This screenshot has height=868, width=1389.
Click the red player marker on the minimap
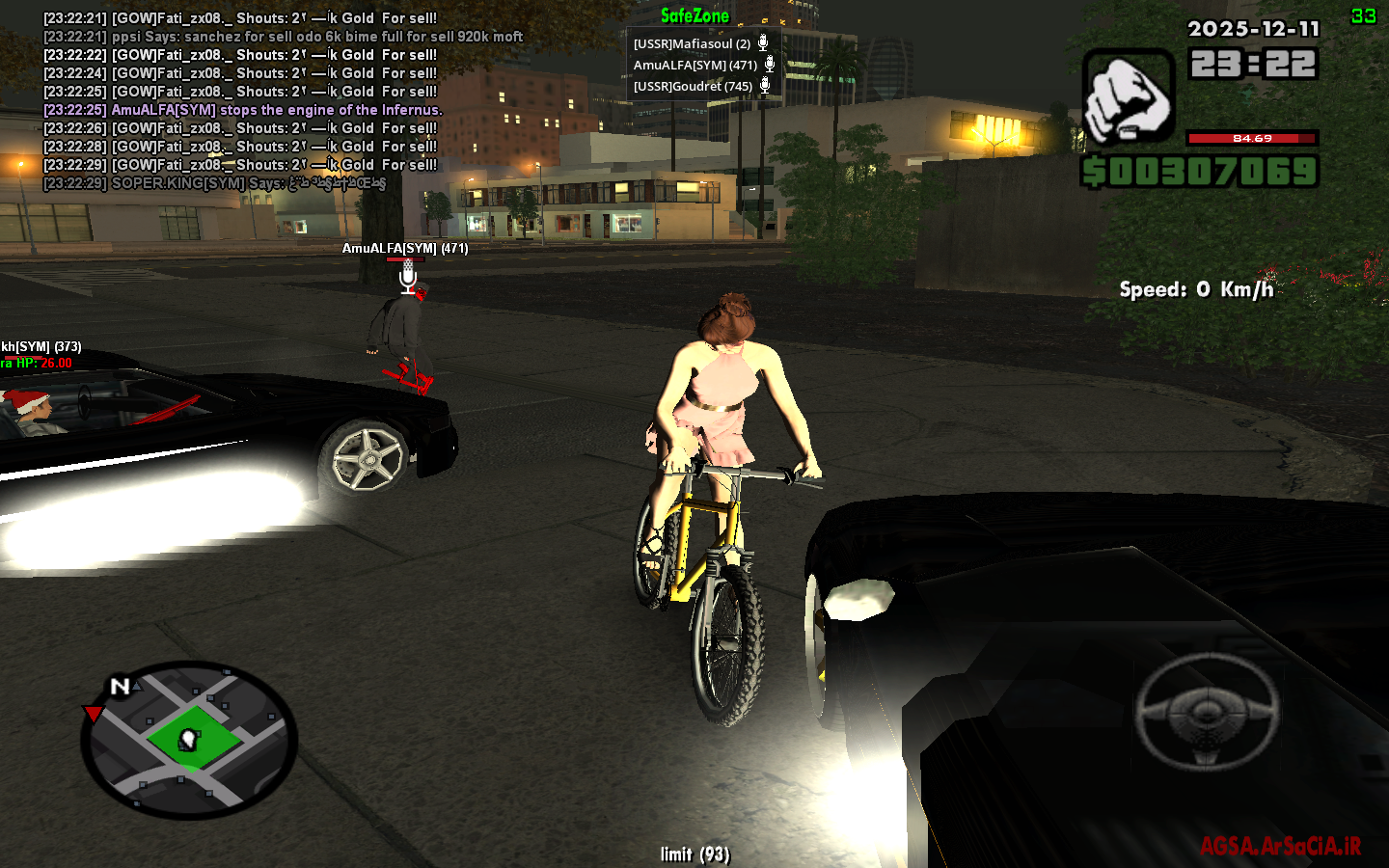pyautogui.click(x=93, y=714)
